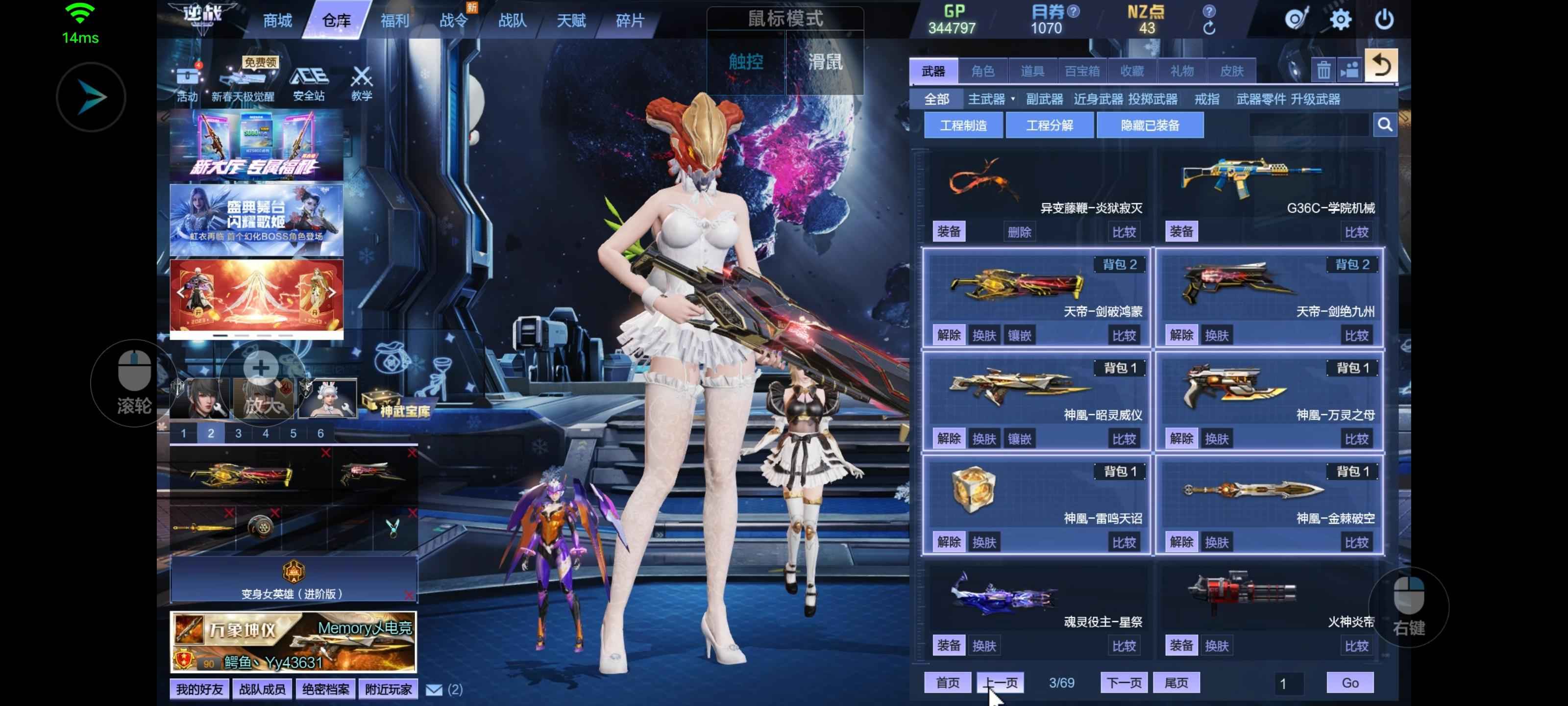This screenshot has width=1568, height=706.
Task: Select loadout bag number 3
Action: coord(238,434)
